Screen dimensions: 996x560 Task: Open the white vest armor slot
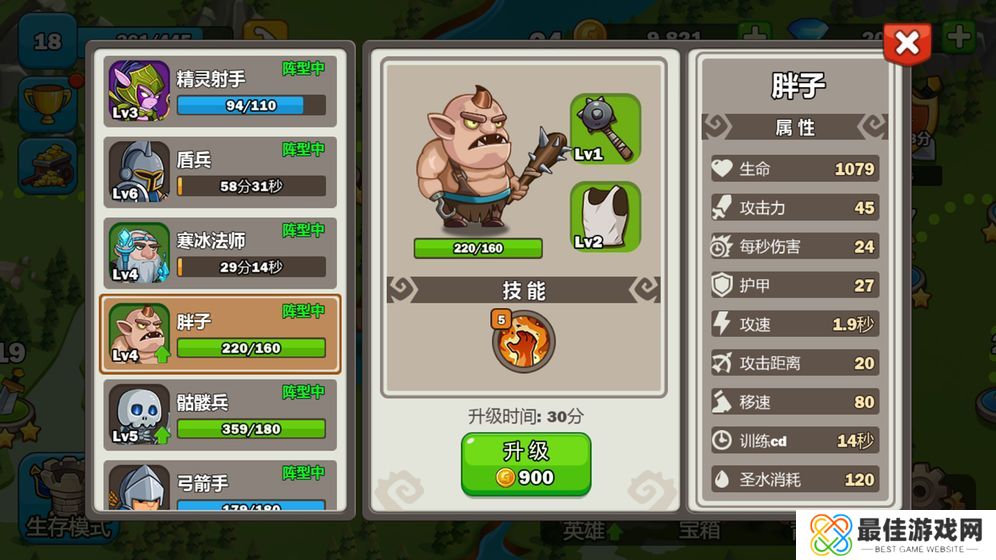click(605, 216)
